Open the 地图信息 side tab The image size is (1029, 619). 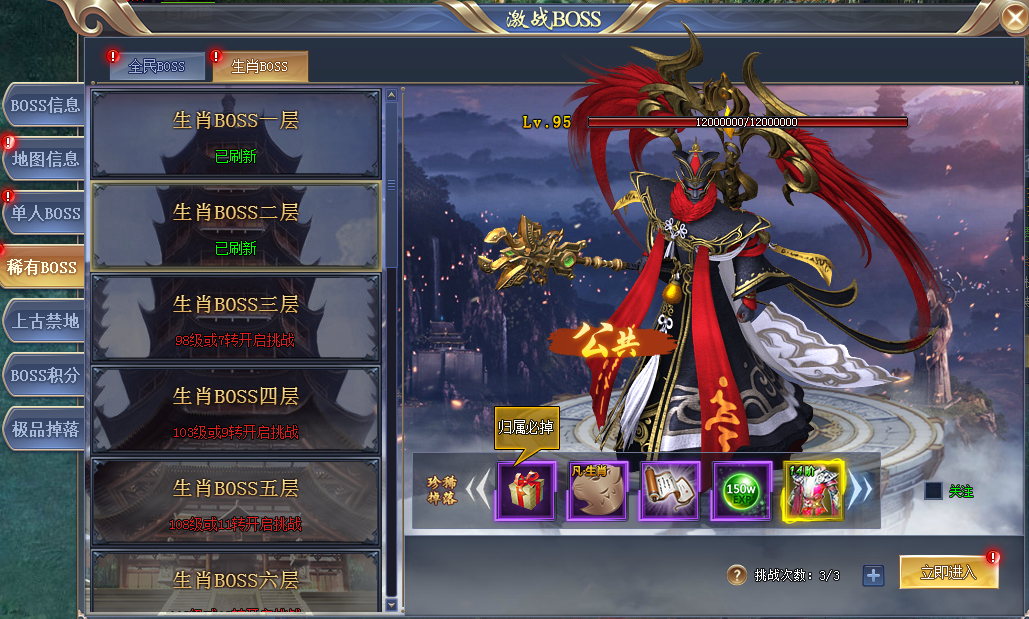44,159
